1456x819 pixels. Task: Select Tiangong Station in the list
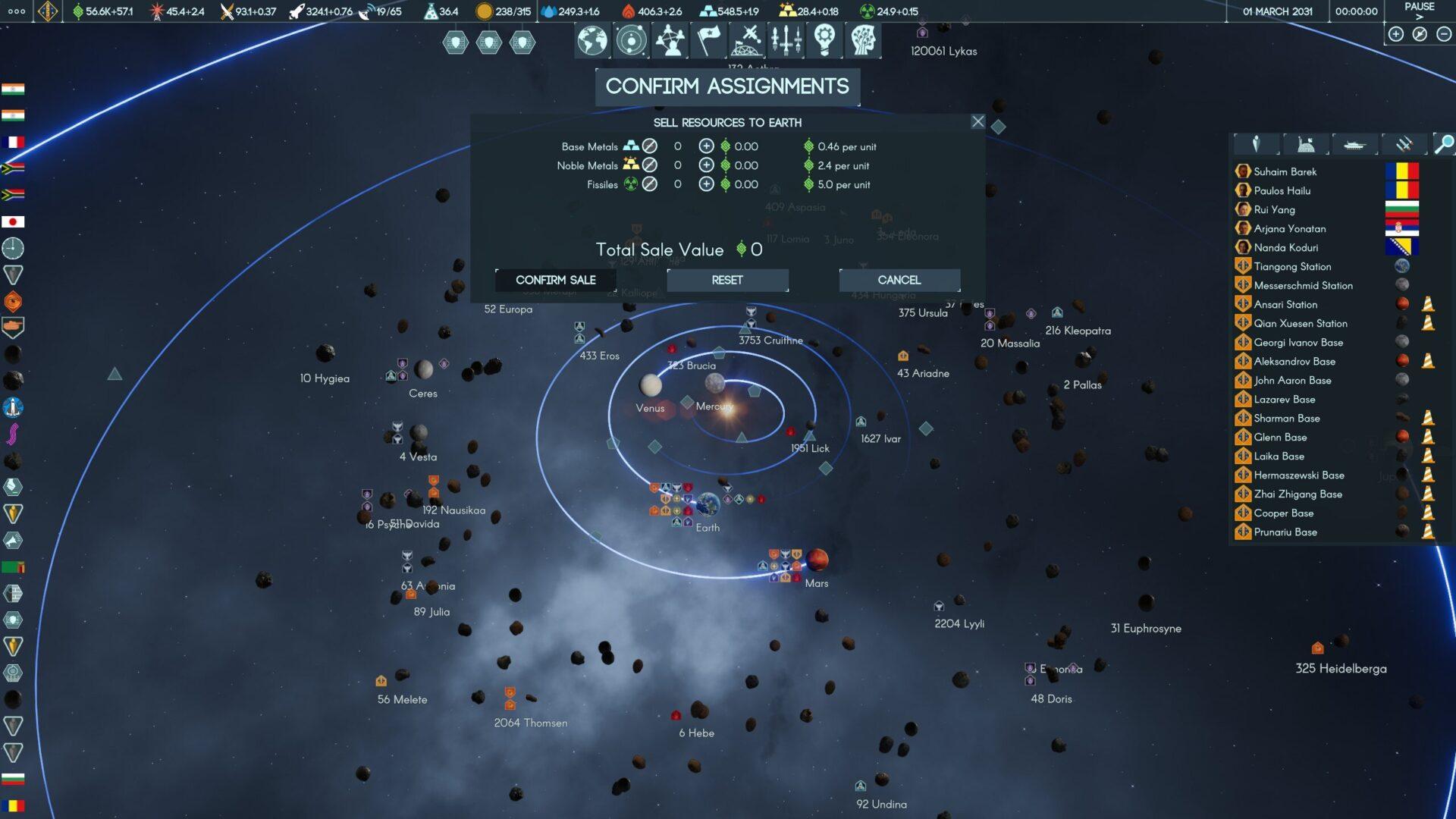pos(1292,266)
